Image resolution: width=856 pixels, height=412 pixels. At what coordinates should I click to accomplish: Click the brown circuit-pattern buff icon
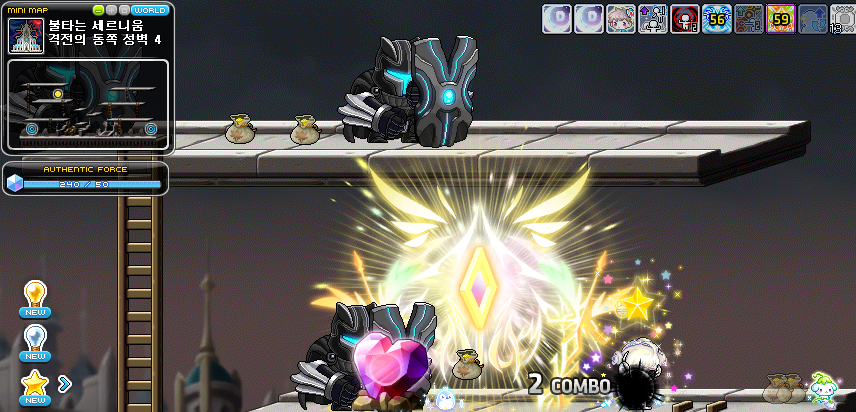(x=748, y=18)
